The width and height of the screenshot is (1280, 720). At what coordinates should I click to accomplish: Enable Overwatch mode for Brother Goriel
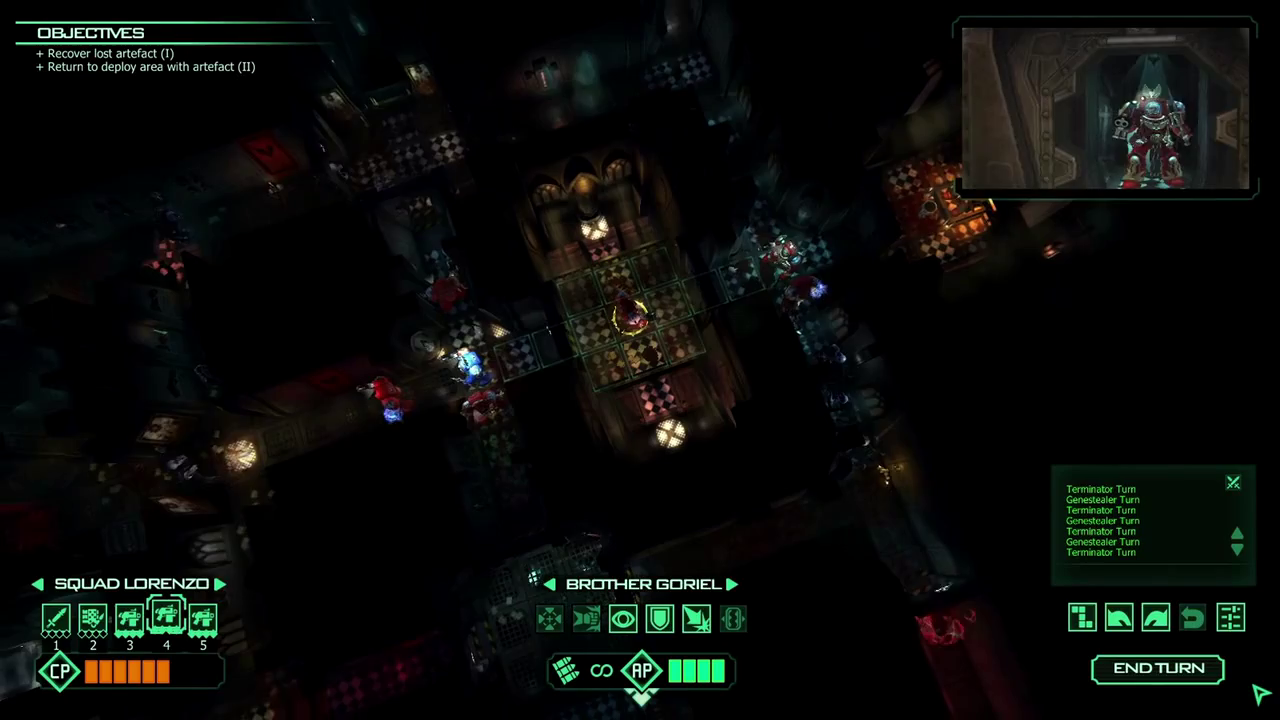tap(623, 619)
